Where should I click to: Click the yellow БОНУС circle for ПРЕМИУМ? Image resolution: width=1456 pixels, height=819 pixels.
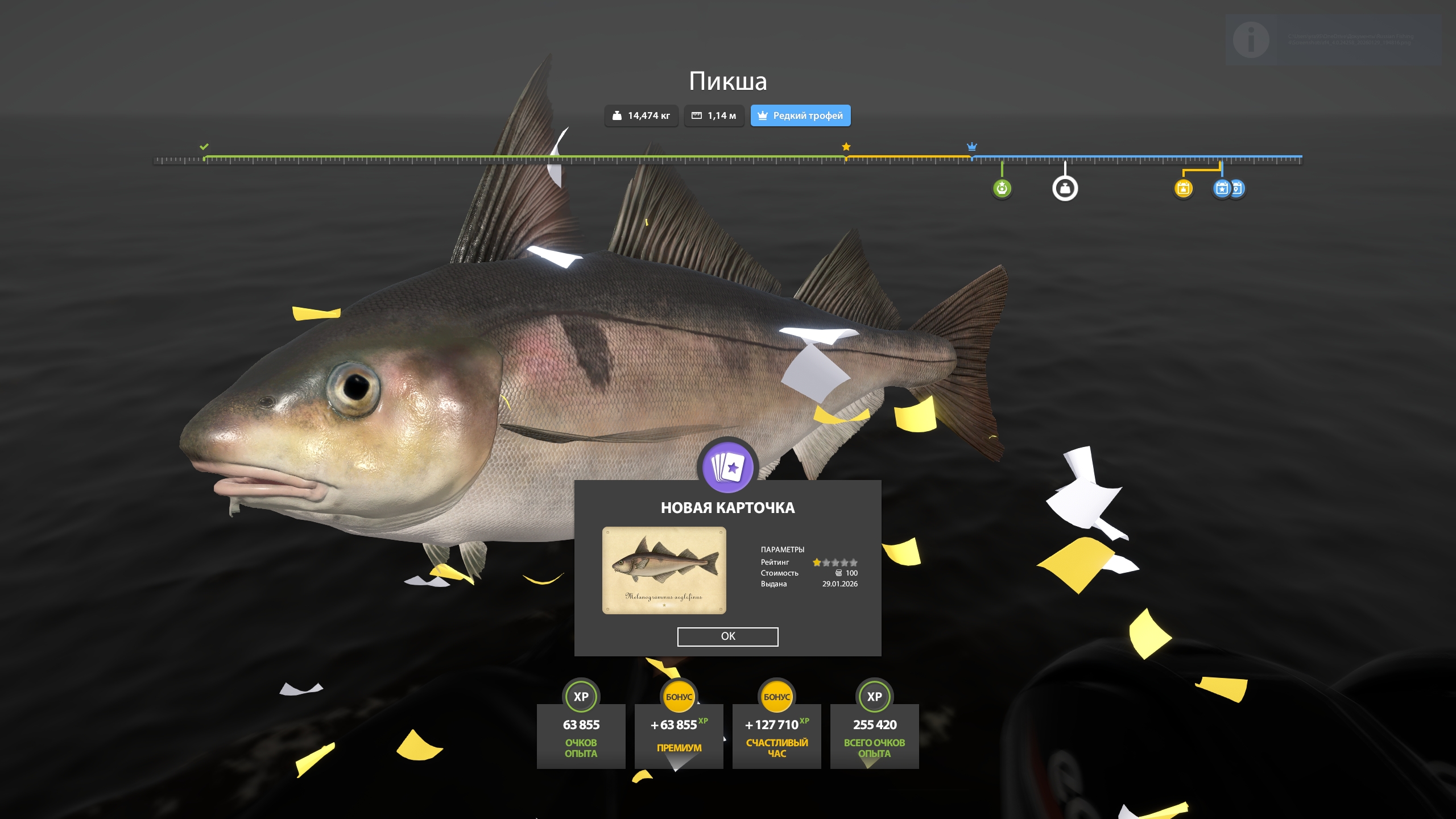[x=679, y=696]
